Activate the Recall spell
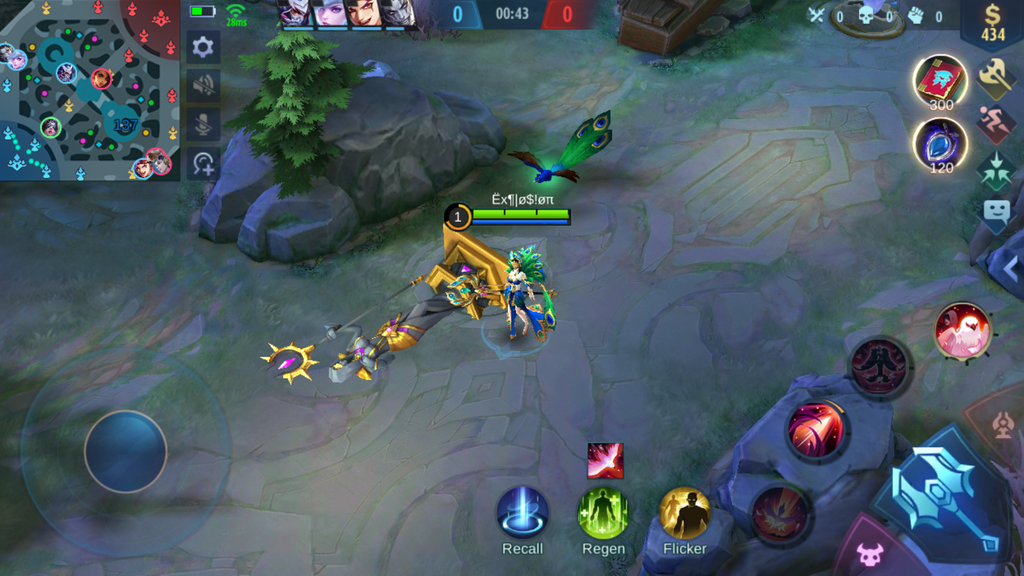 [522, 513]
